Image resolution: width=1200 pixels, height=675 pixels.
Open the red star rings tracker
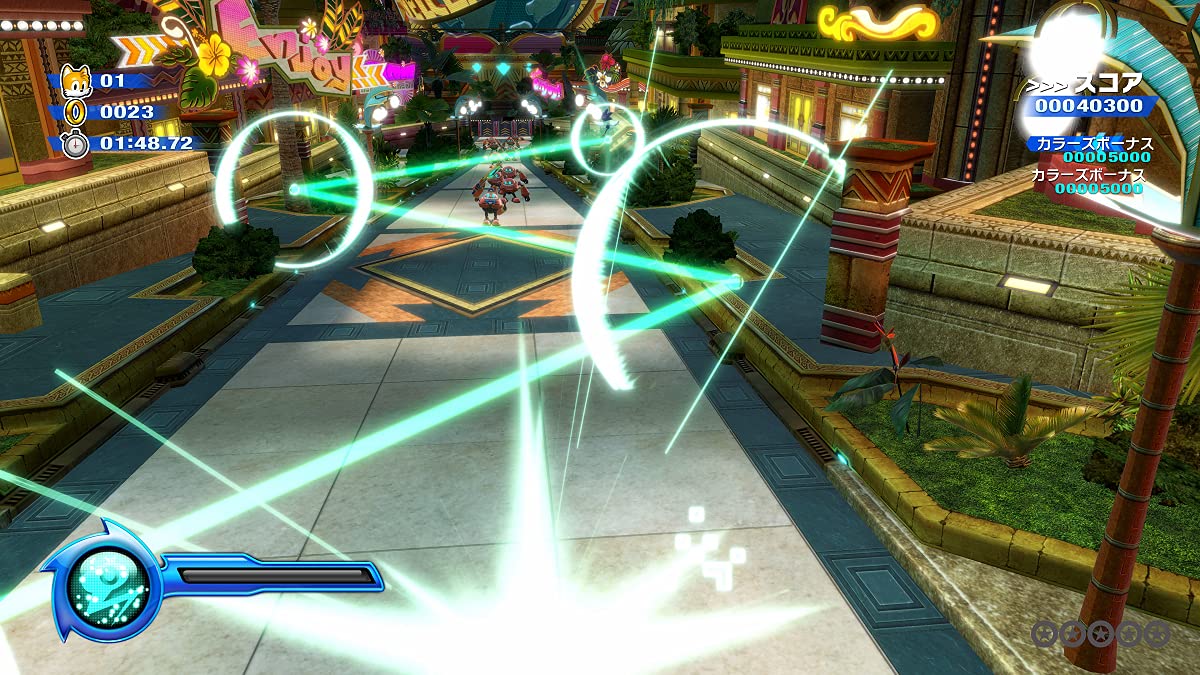[x=1099, y=633]
